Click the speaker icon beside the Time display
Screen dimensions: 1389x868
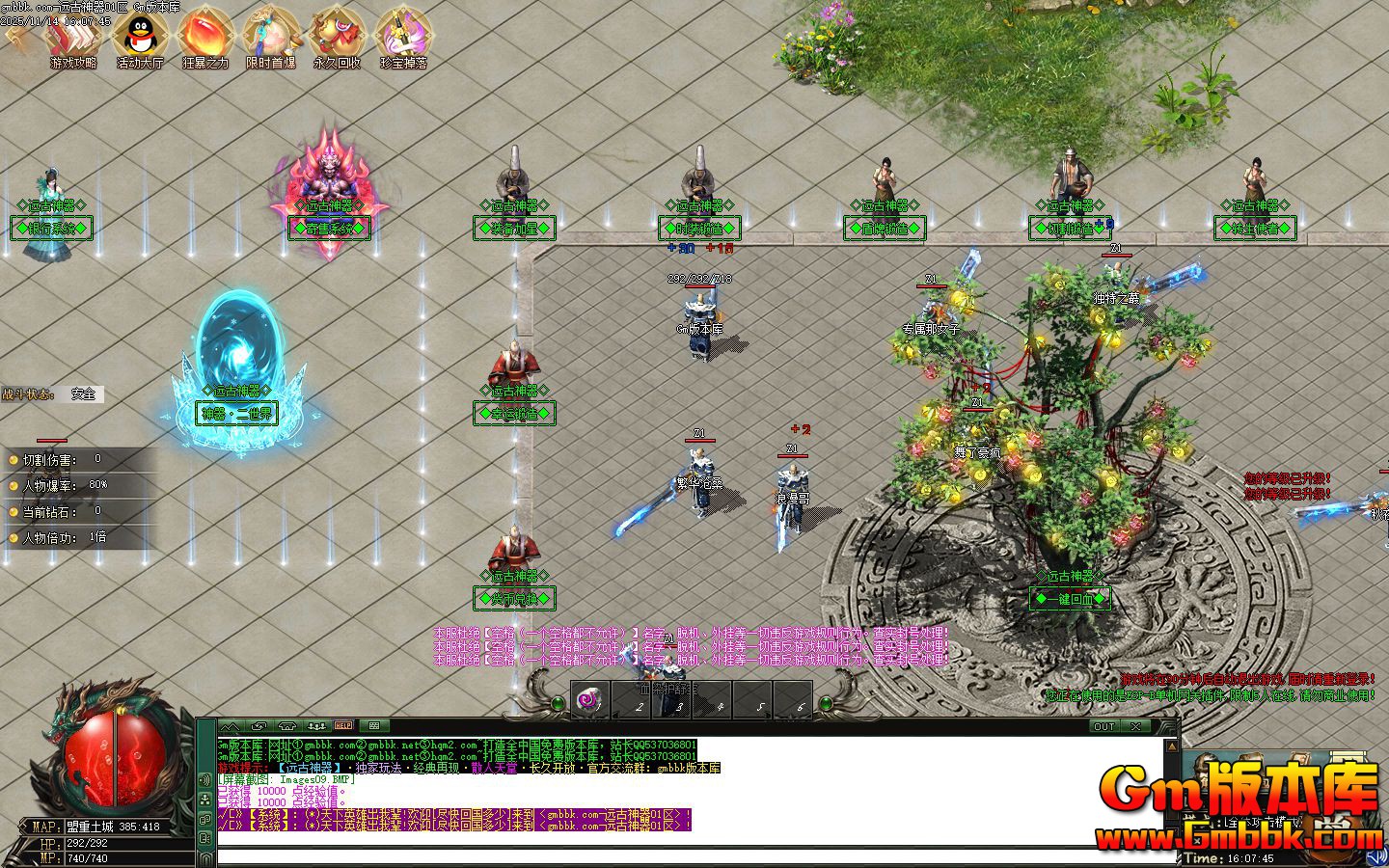(1377, 855)
